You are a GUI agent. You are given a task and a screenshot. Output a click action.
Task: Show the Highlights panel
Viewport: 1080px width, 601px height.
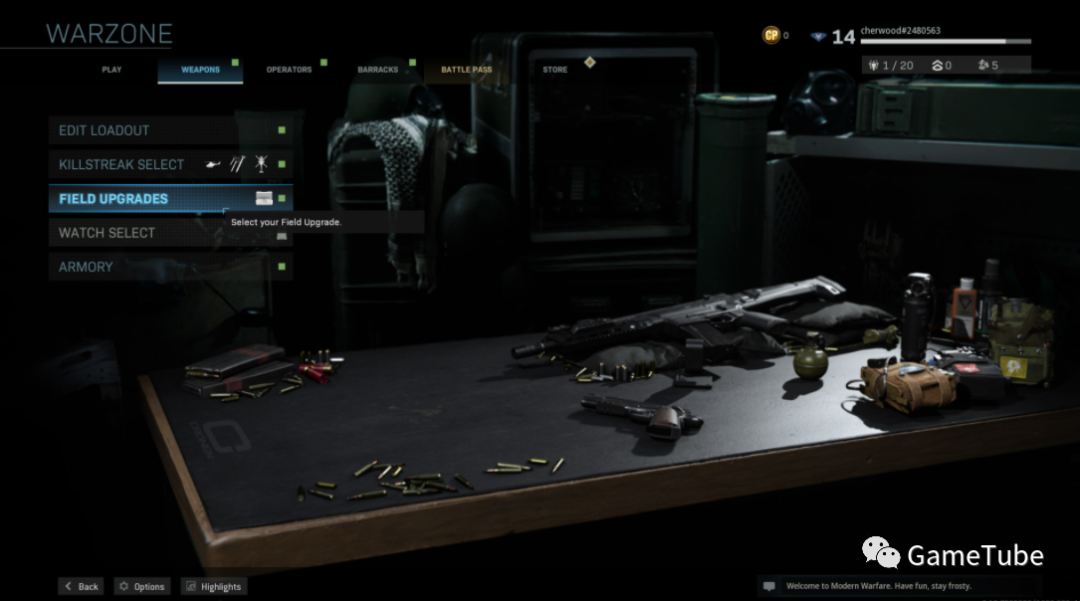pyautogui.click(x=213, y=587)
